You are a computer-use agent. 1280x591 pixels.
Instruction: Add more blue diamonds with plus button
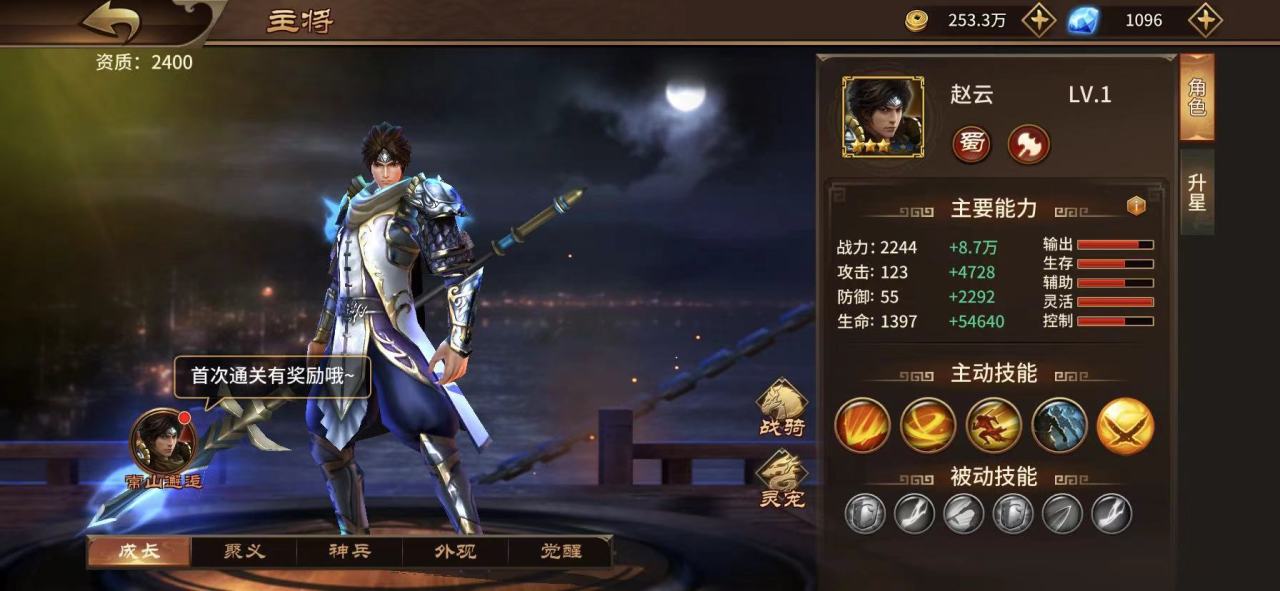point(1207,20)
